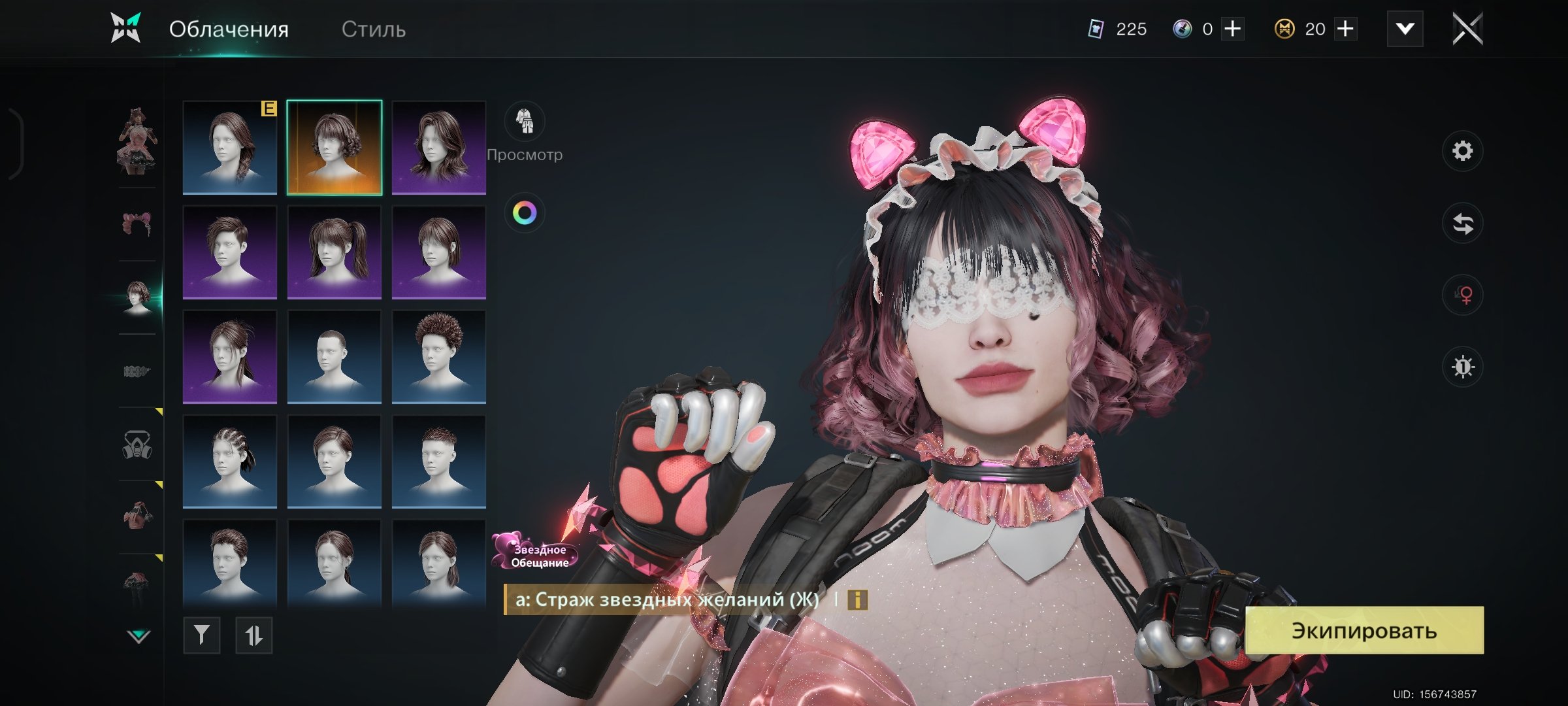The image size is (1568, 706).
Task: Show info for Страж звездных желаний
Action: point(857,599)
